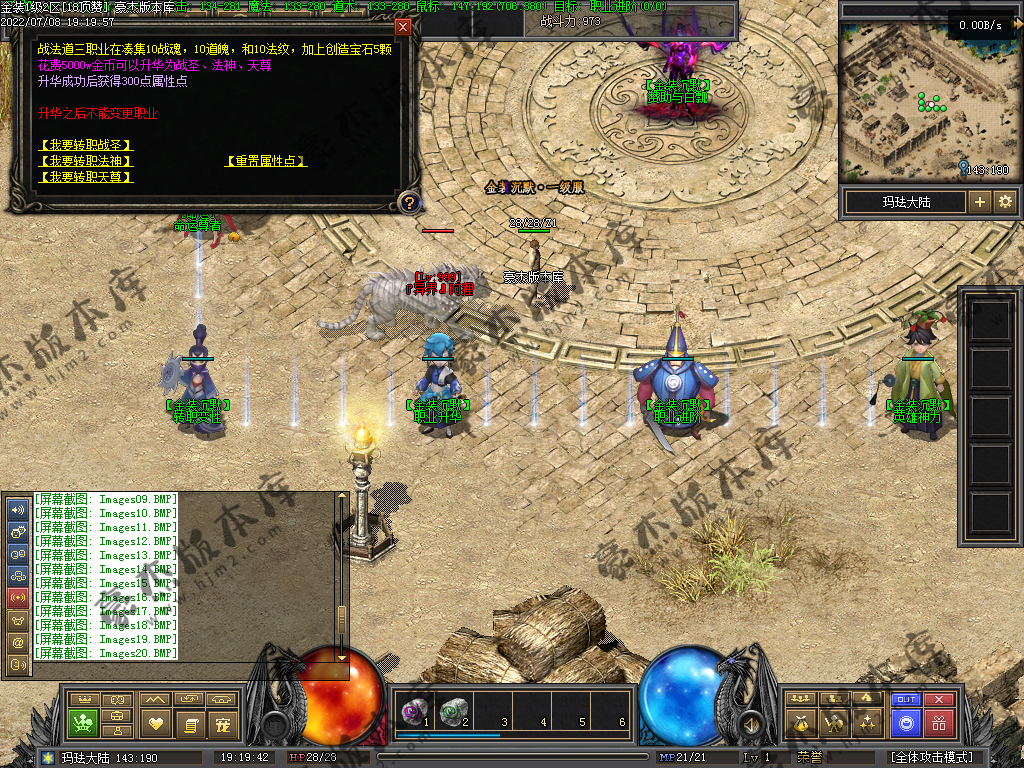This screenshot has height=768, width=1024.
Task: Select hotbar slot 1 item
Action: pos(412,711)
